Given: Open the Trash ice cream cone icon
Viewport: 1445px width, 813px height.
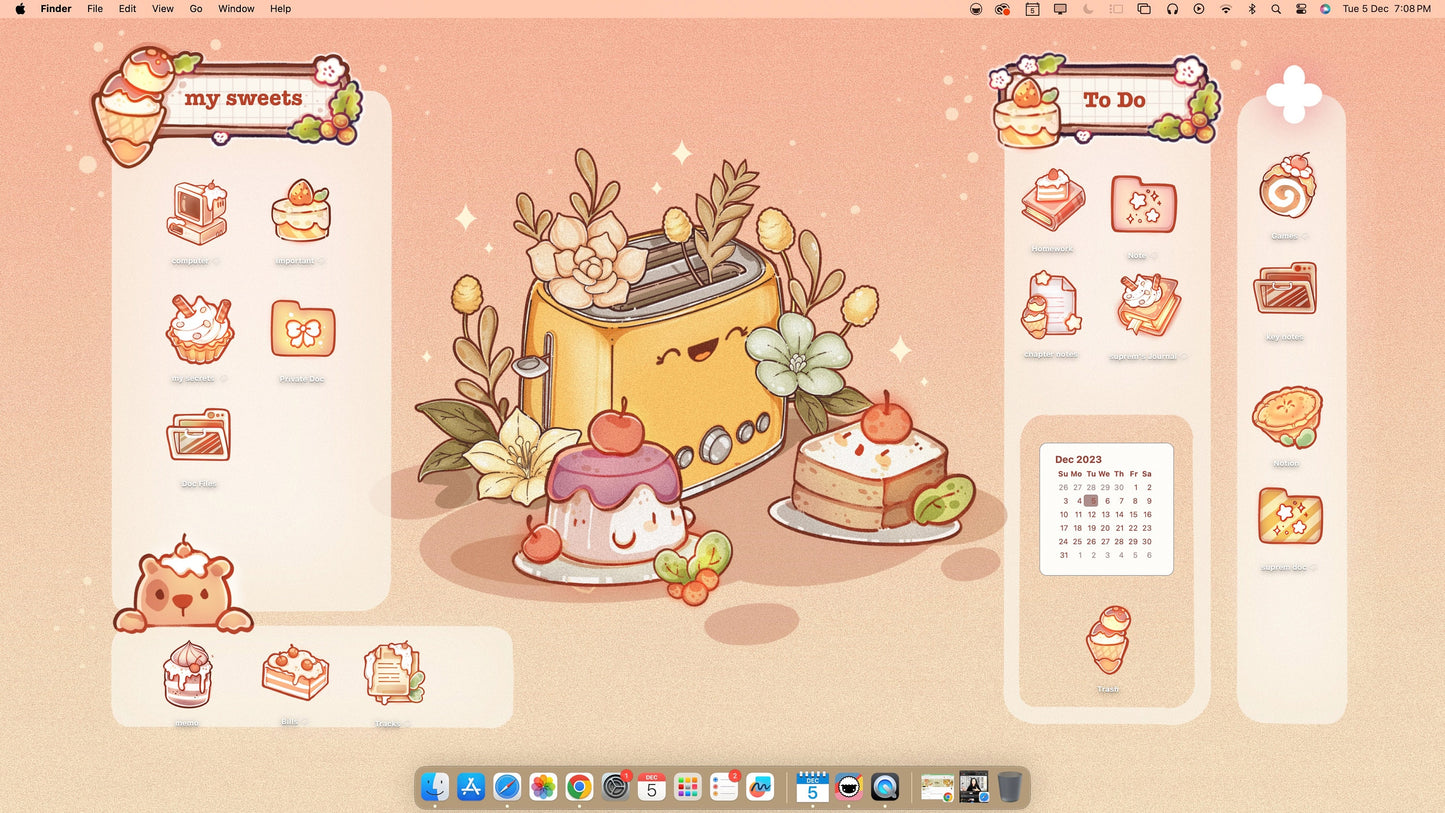Looking at the screenshot, I should tap(1107, 640).
